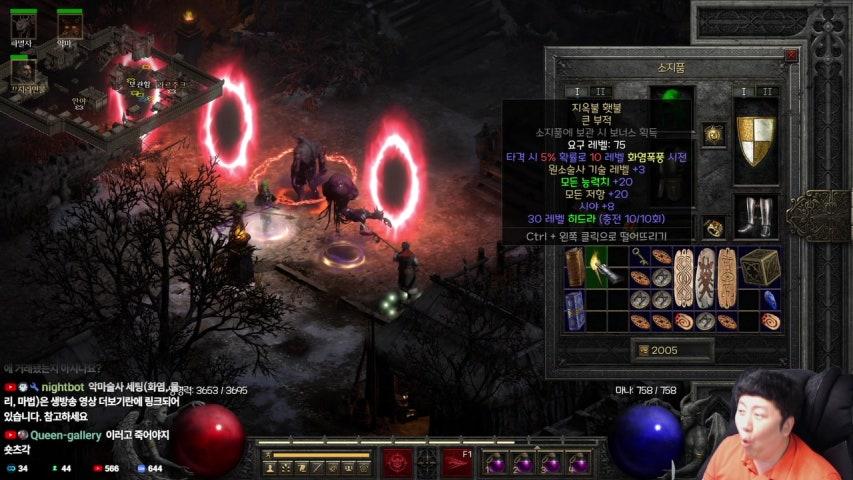Select the Horadric Cube in inventory
The height and width of the screenshot is (480, 853).
(761, 266)
